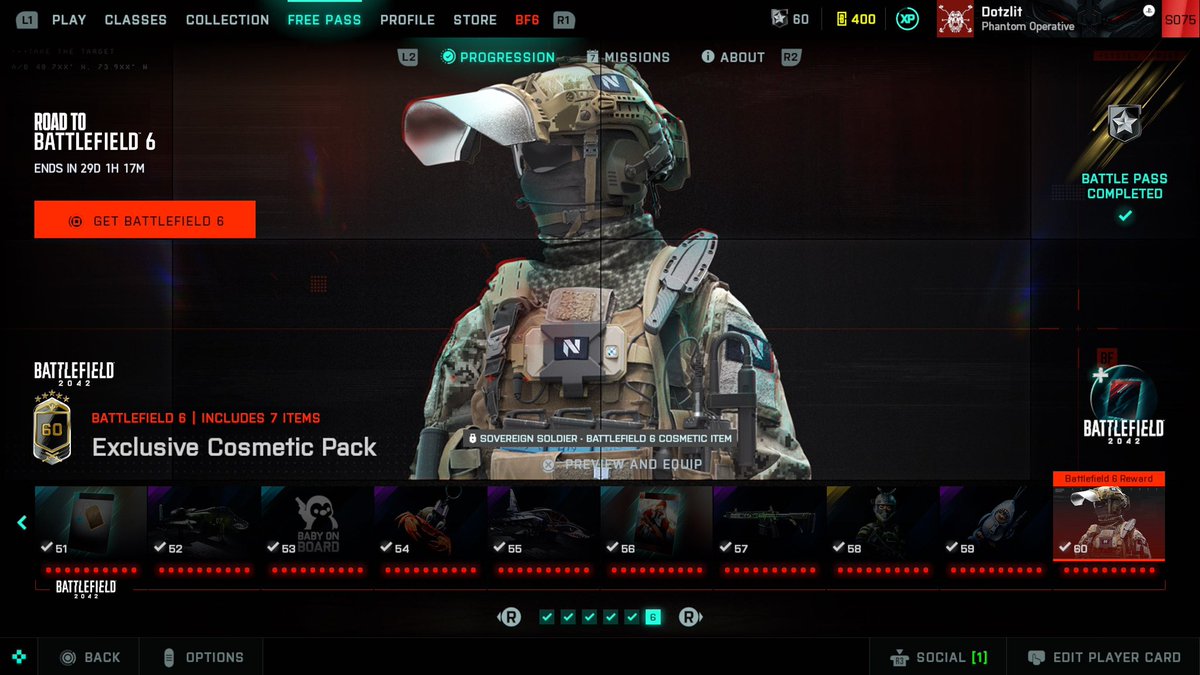This screenshot has height=675, width=1200.
Task: Click the Get Battlefield 6 button
Action: 145,220
